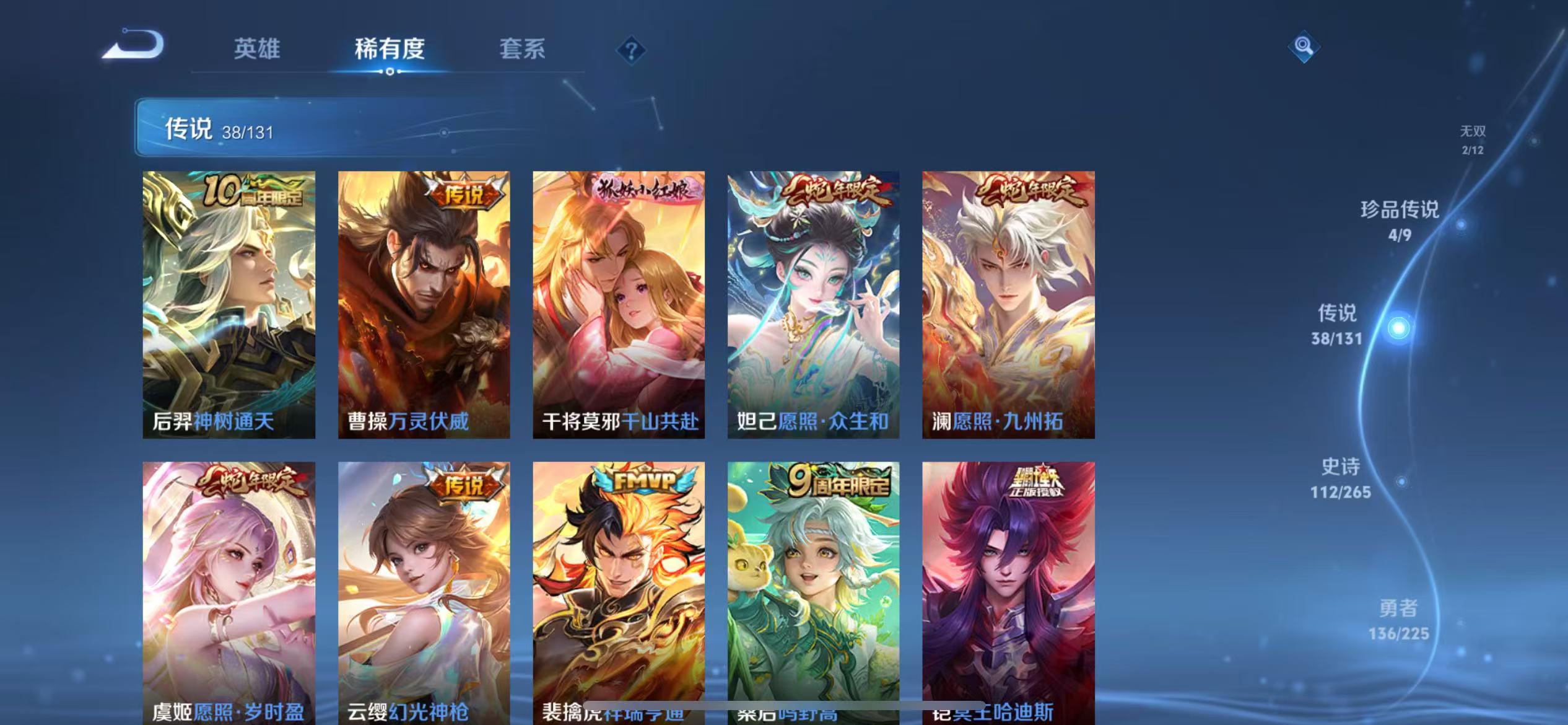This screenshot has height=725, width=1568.
Task: Jump to the 无双 rarity section
Action: [x=1473, y=139]
